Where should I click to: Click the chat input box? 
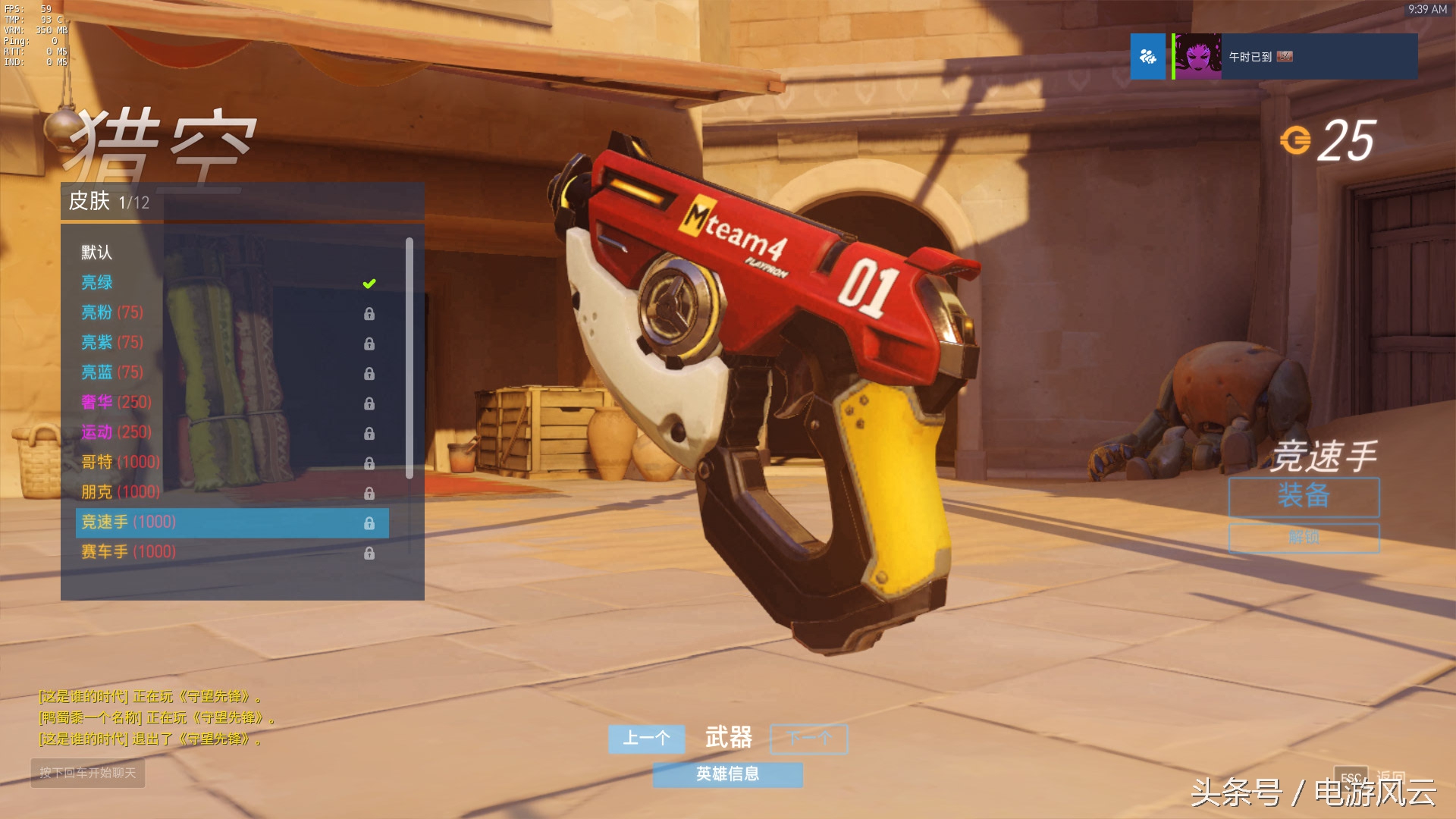click(x=88, y=773)
